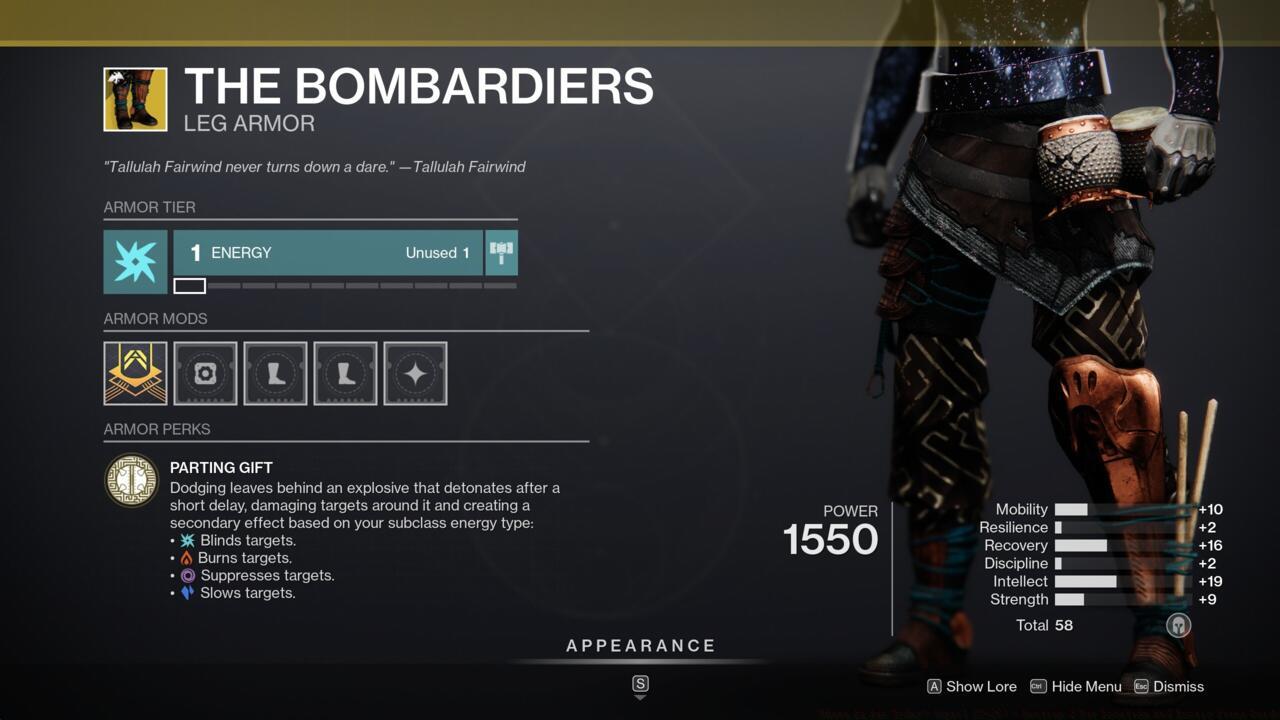This screenshot has width=1280, height=720.
Task: Expand the Armor Mods section header
Action: pos(156,319)
